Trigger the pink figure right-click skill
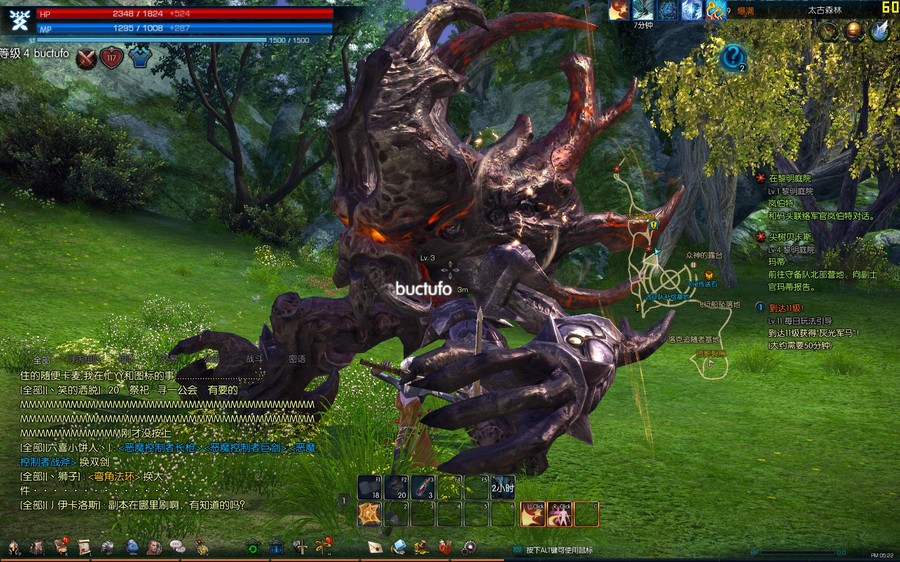 559,514
